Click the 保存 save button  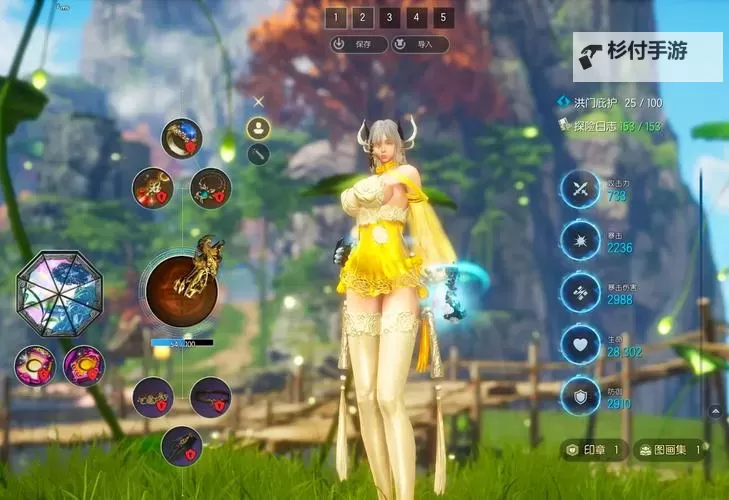click(x=357, y=44)
